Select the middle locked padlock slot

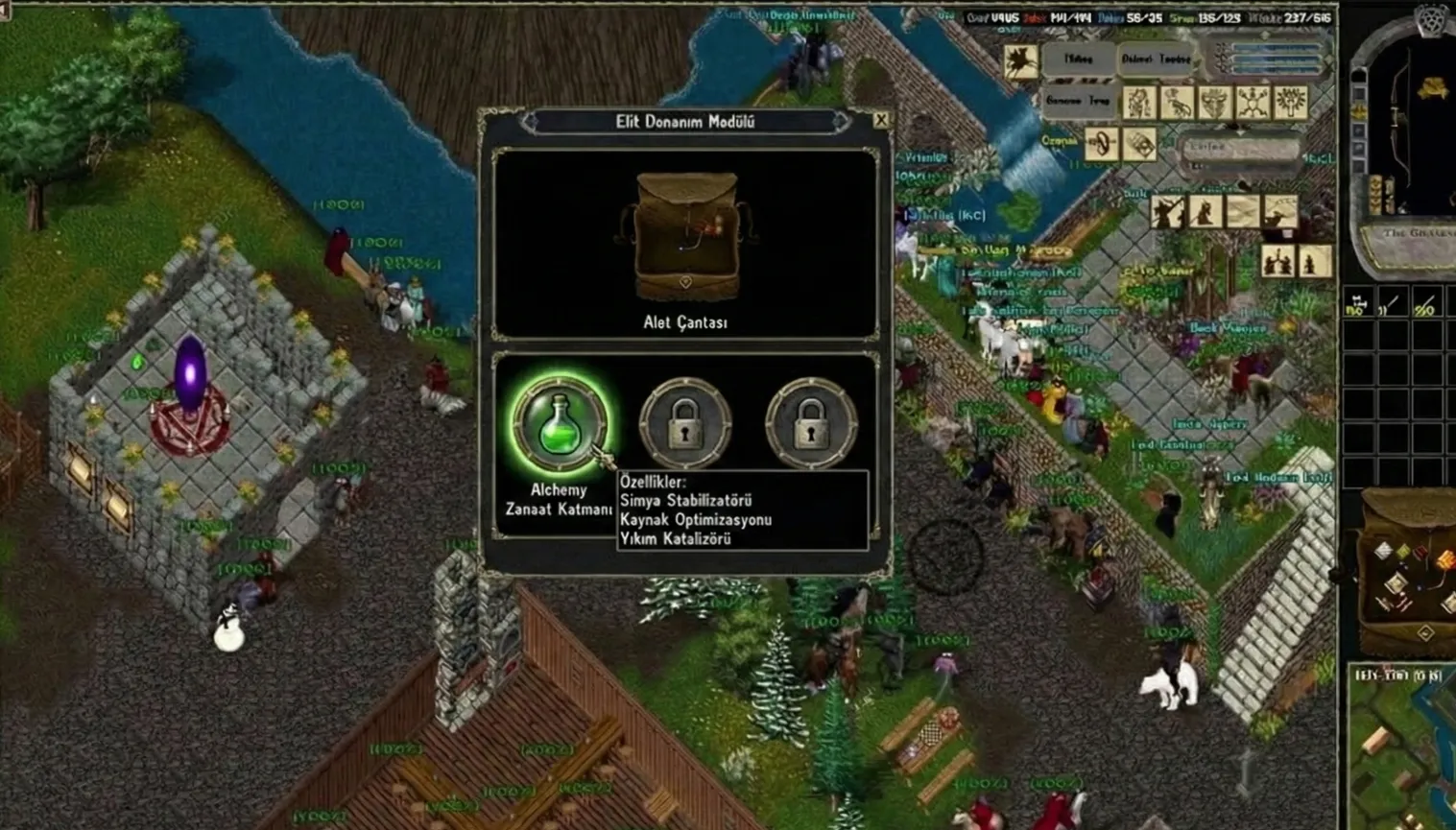click(685, 422)
